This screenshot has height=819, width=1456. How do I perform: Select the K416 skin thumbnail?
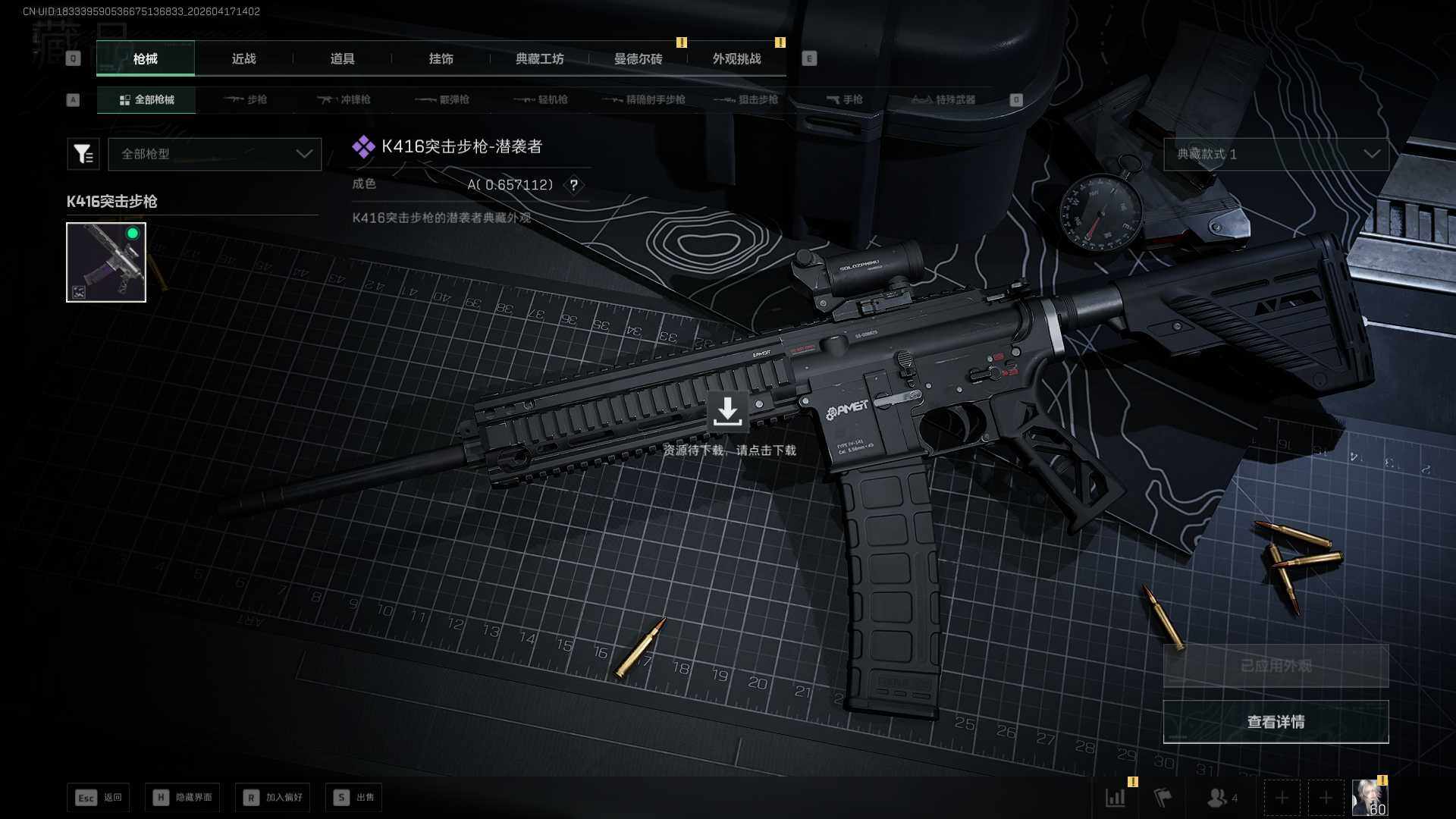point(106,262)
